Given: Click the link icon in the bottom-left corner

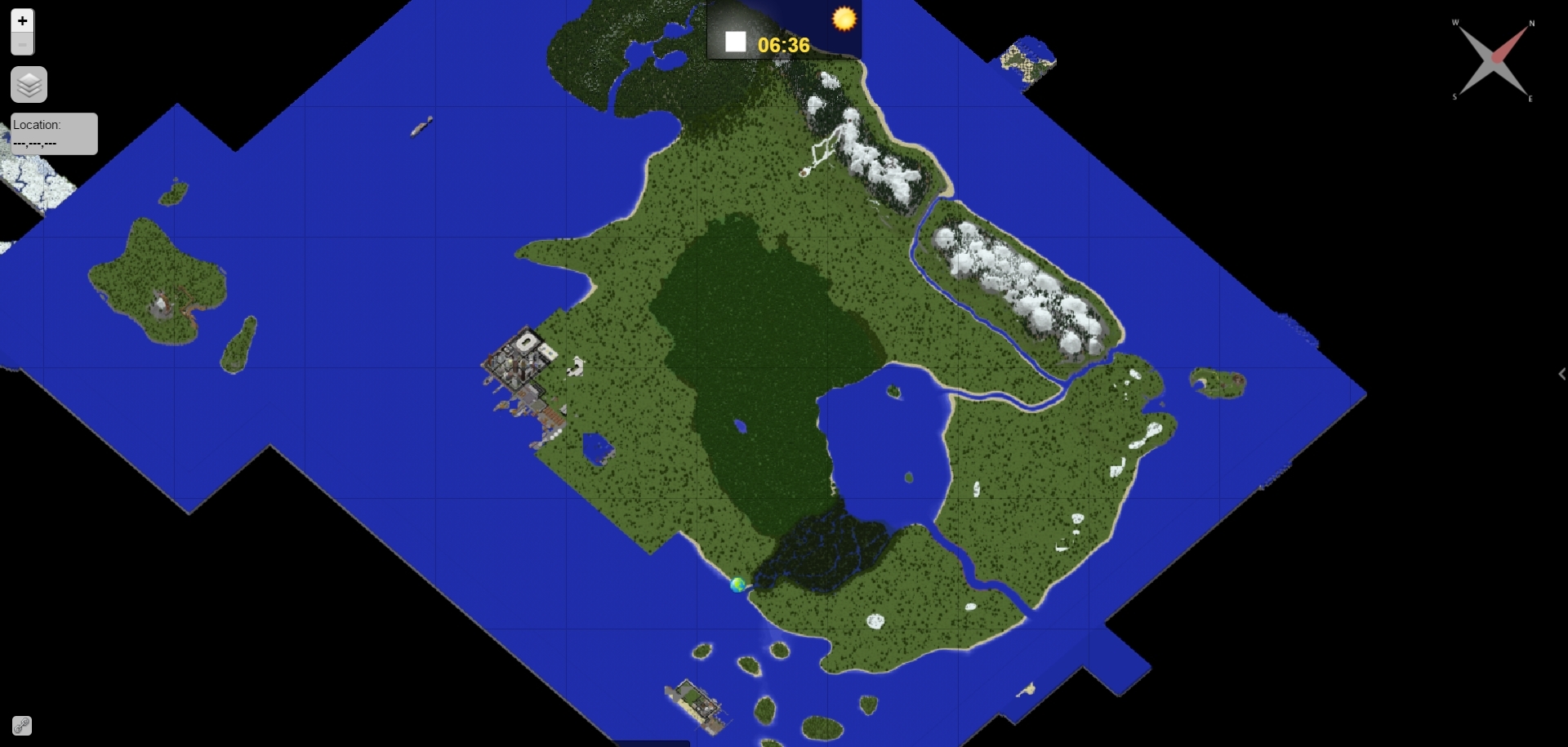Looking at the screenshot, I should coord(20,725).
